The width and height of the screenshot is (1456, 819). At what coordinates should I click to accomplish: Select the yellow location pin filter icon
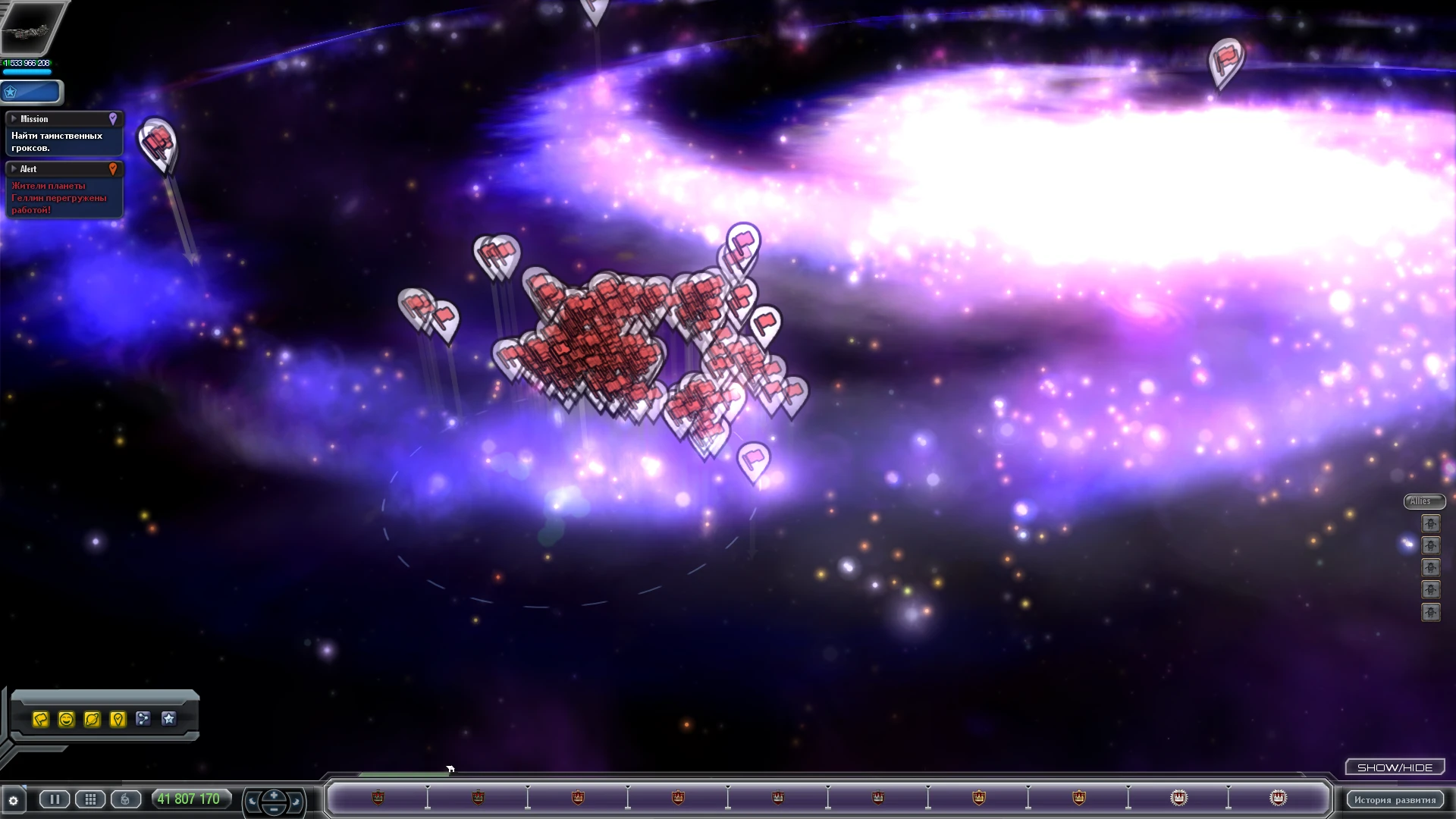118,719
